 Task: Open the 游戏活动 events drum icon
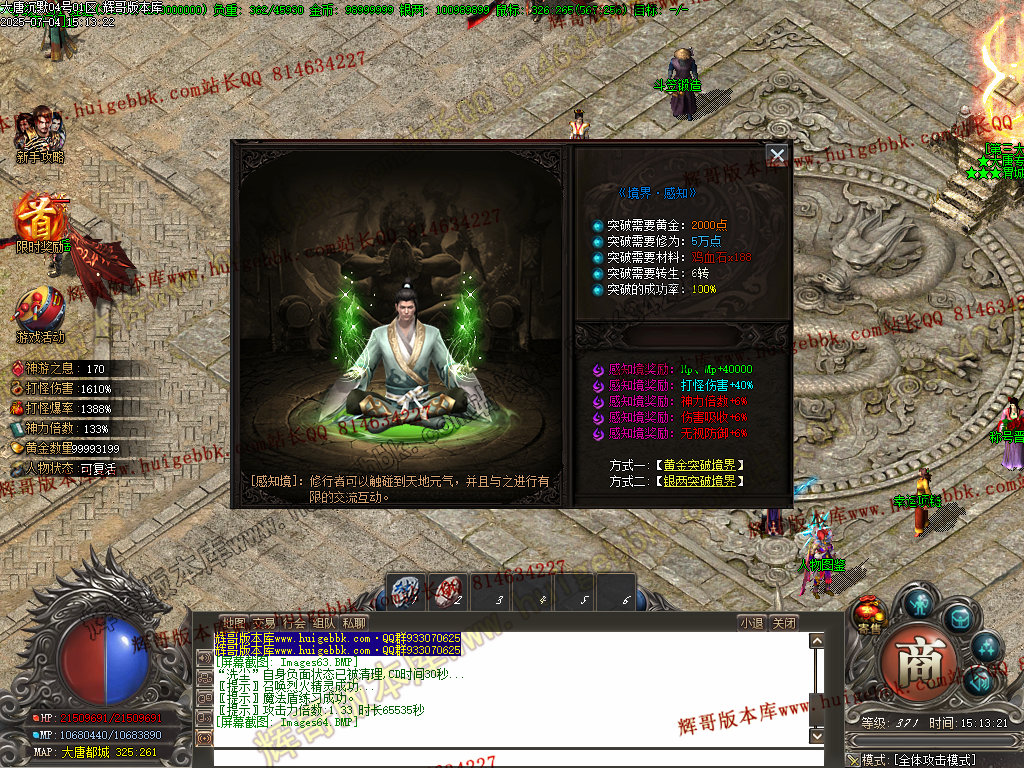(40, 312)
